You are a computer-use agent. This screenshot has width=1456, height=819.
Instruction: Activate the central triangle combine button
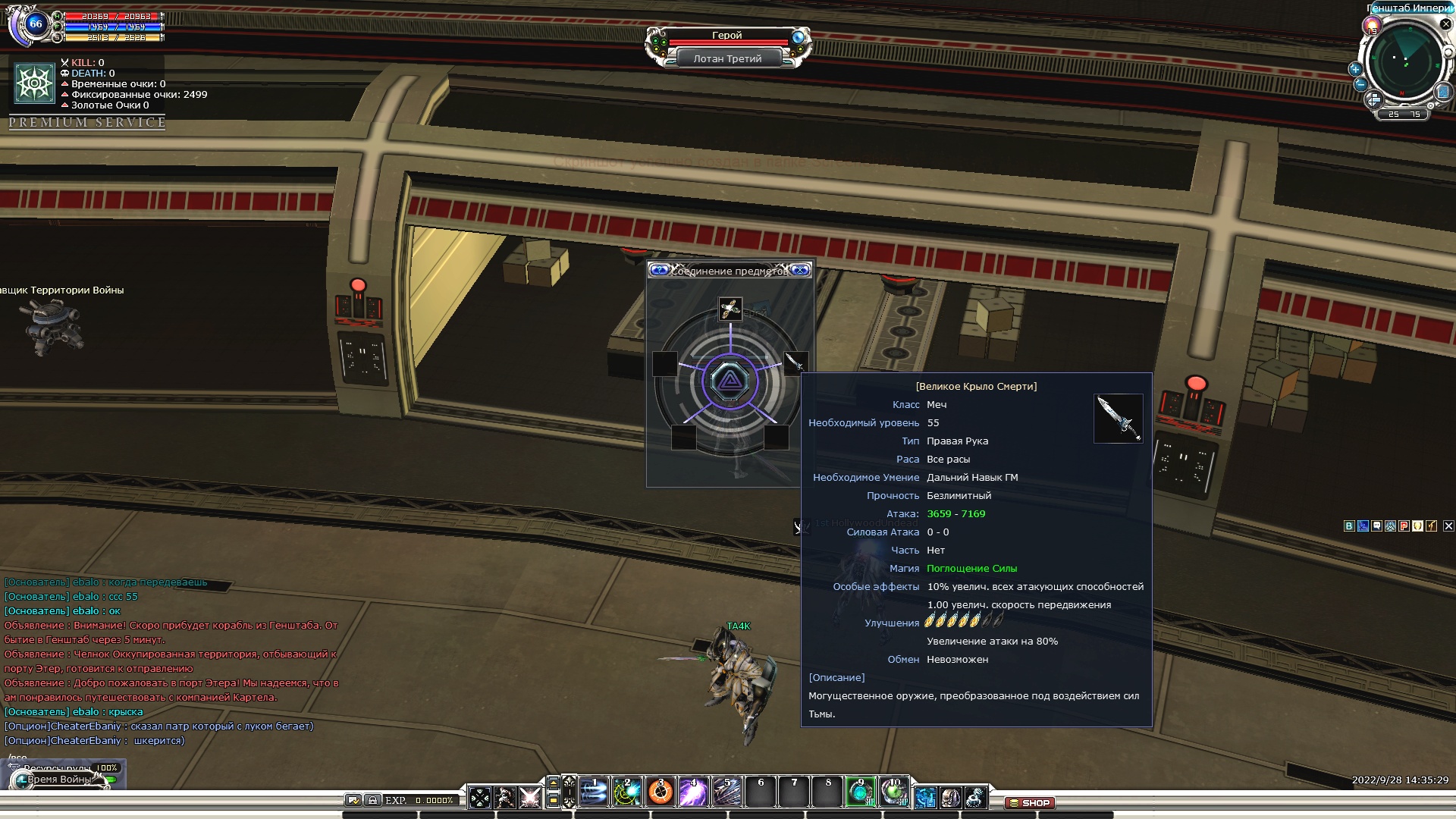730,381
